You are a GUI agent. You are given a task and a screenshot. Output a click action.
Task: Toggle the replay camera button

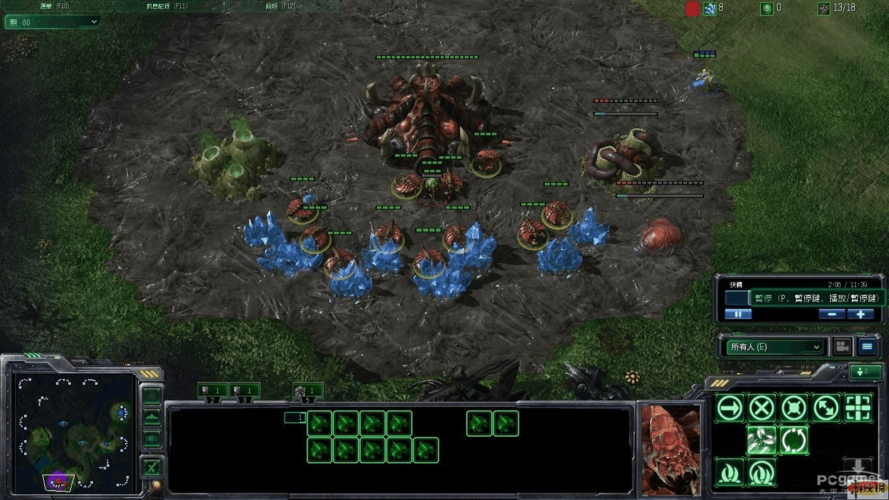click(x=842, y=347)
